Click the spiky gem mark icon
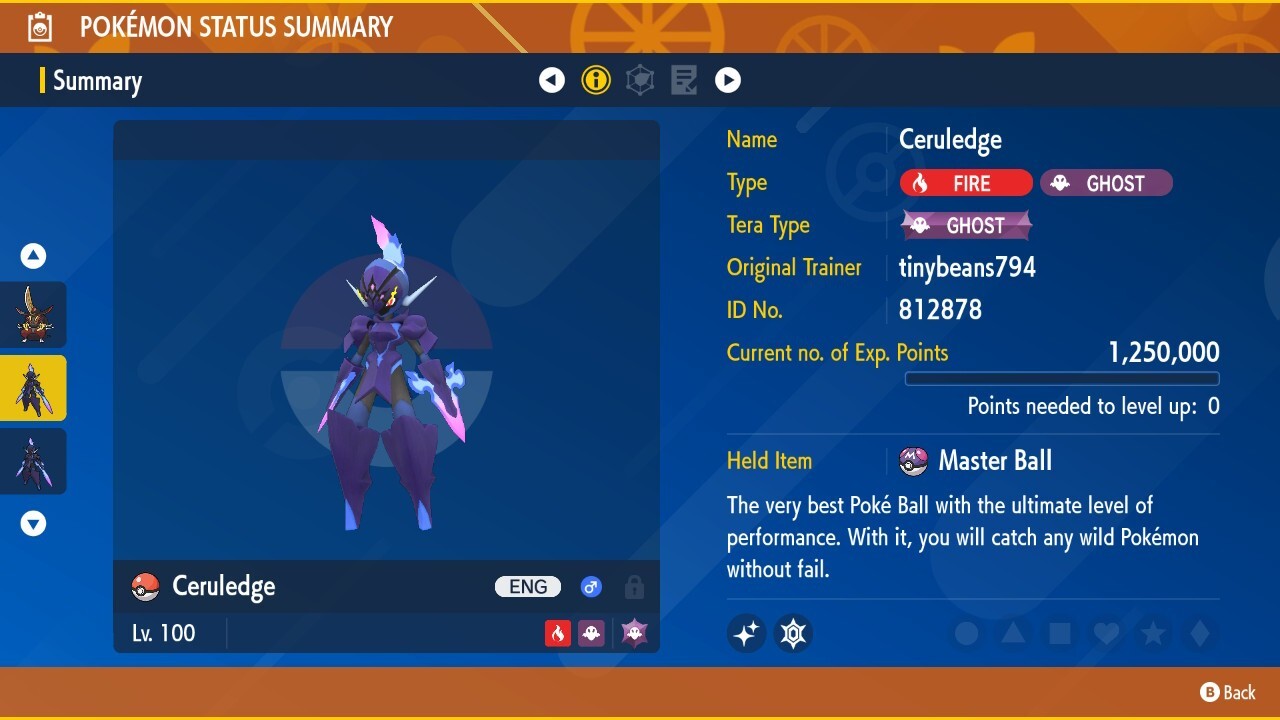Viewport: 1280px width, 720px height. (794, 633)
